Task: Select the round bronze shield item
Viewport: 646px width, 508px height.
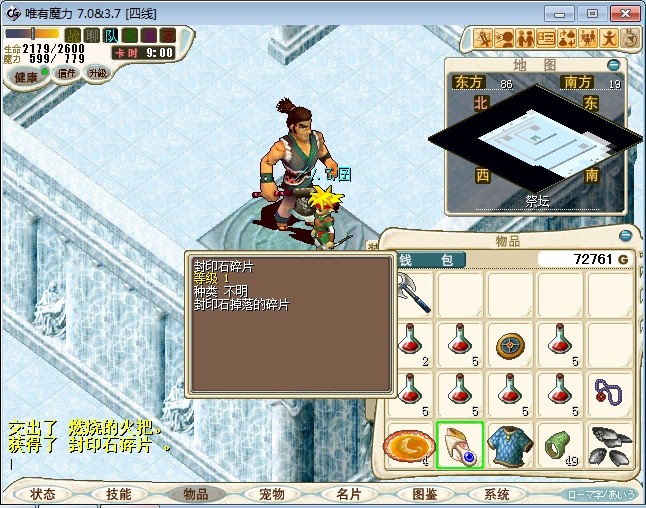Action: (510, 343)
